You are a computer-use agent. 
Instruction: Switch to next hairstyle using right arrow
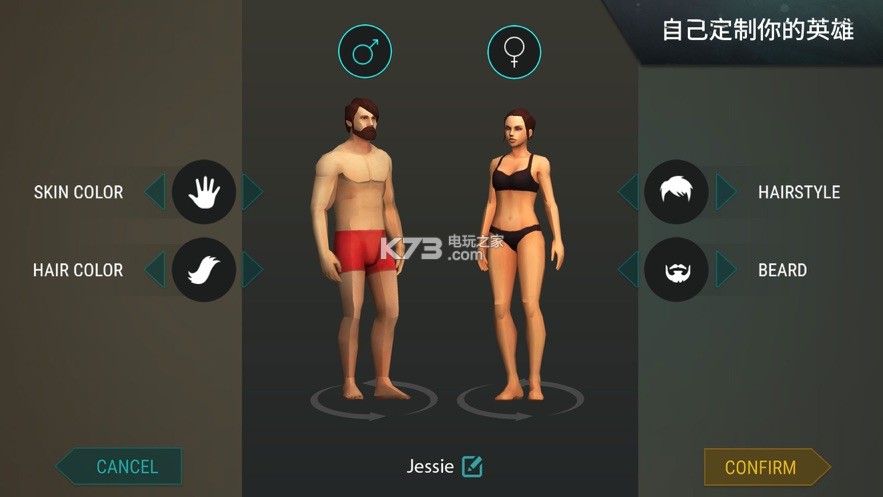coord(726,191)
